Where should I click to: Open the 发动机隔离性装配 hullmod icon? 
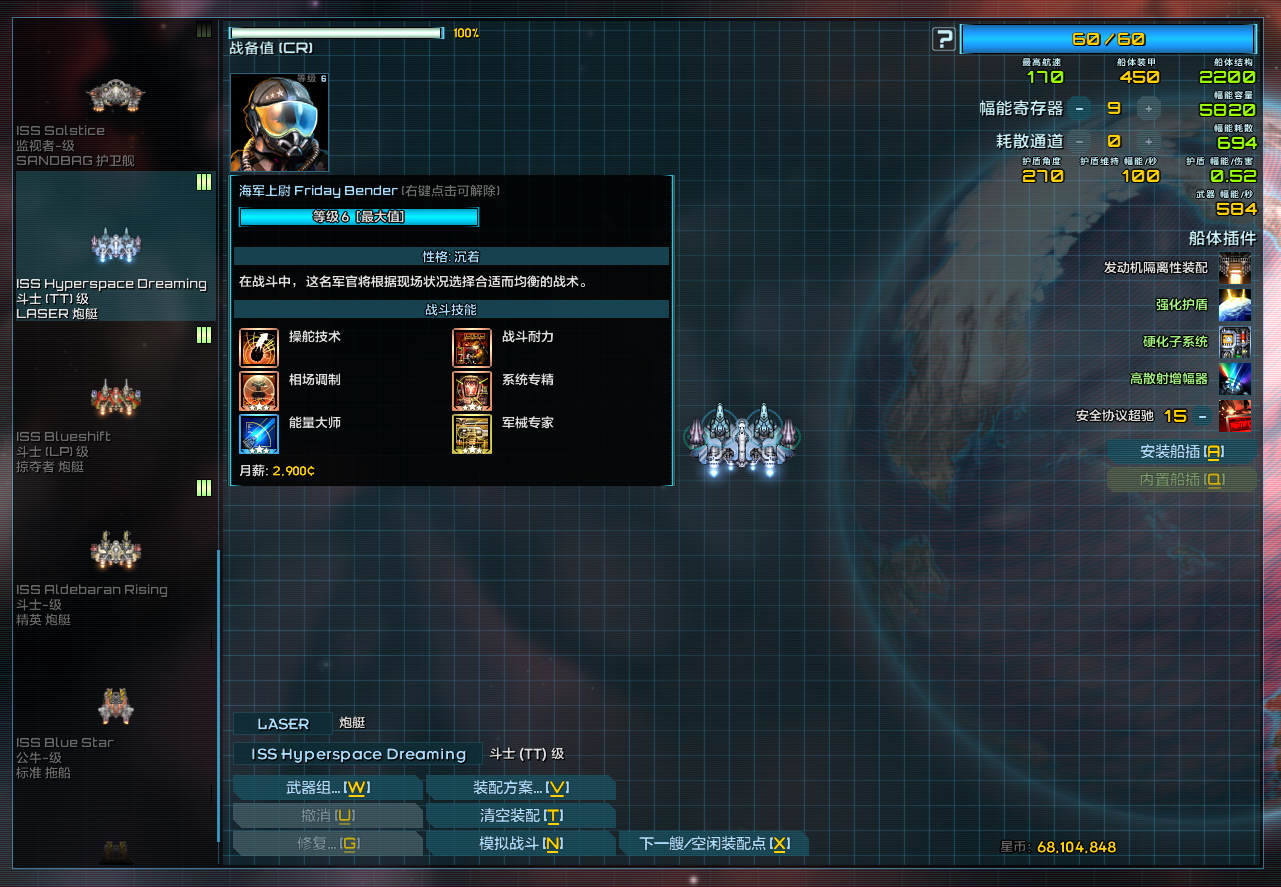tap(1234, 268)
